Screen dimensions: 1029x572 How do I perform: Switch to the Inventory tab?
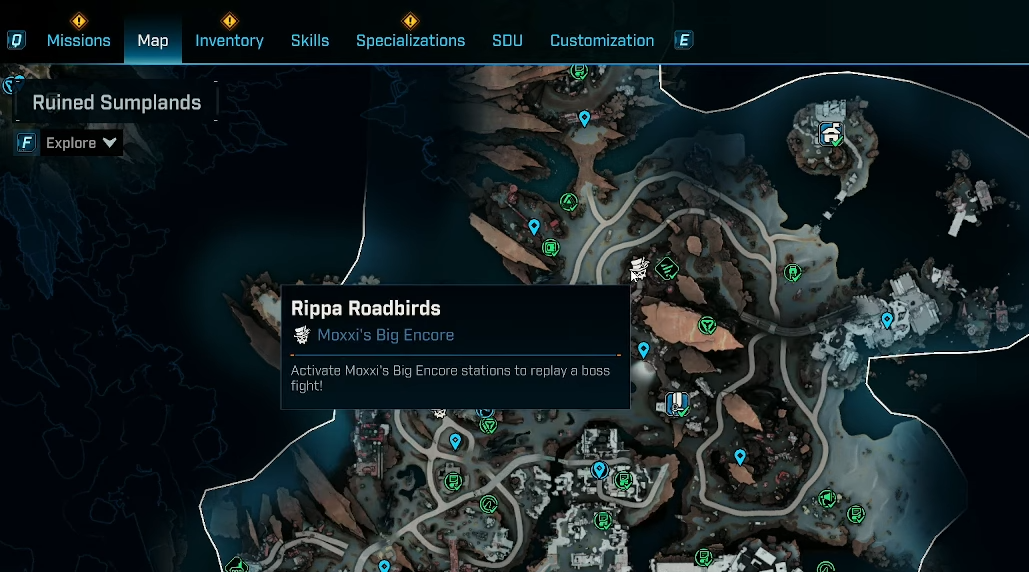229,41
